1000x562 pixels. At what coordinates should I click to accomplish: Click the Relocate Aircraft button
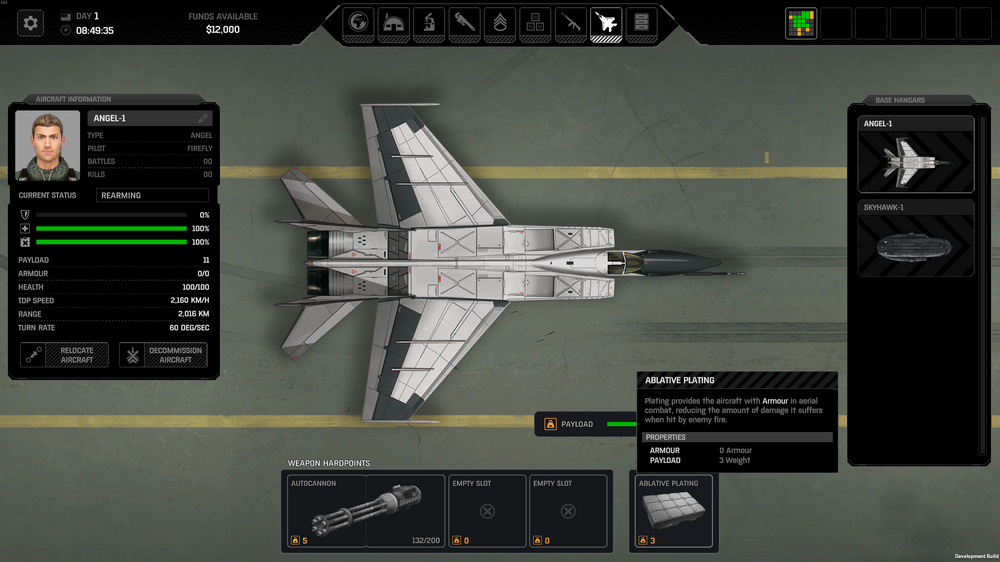(64, 355)
